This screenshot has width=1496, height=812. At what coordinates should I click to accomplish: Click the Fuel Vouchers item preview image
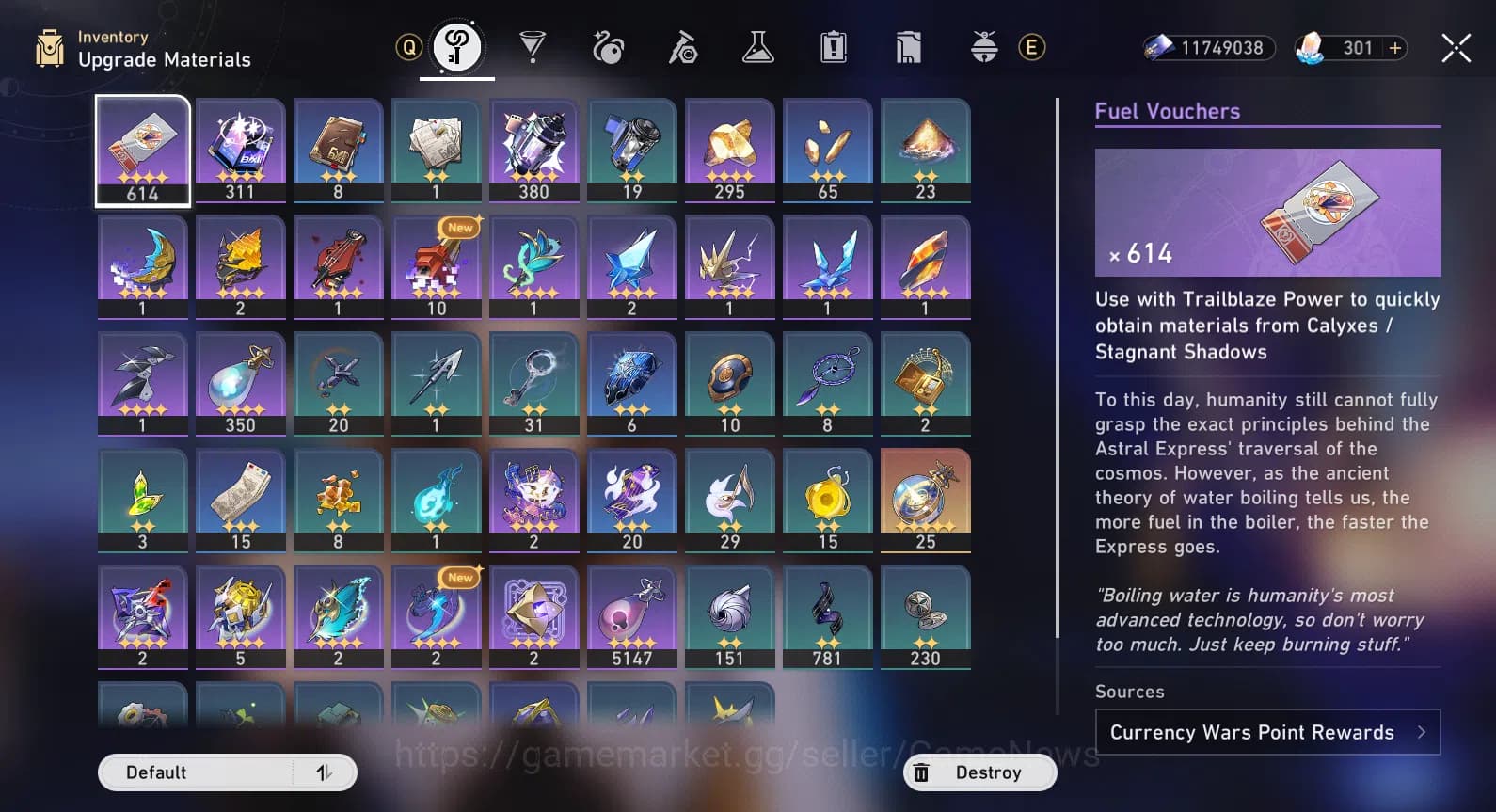pyautogui.click(x=1267, y=213)
